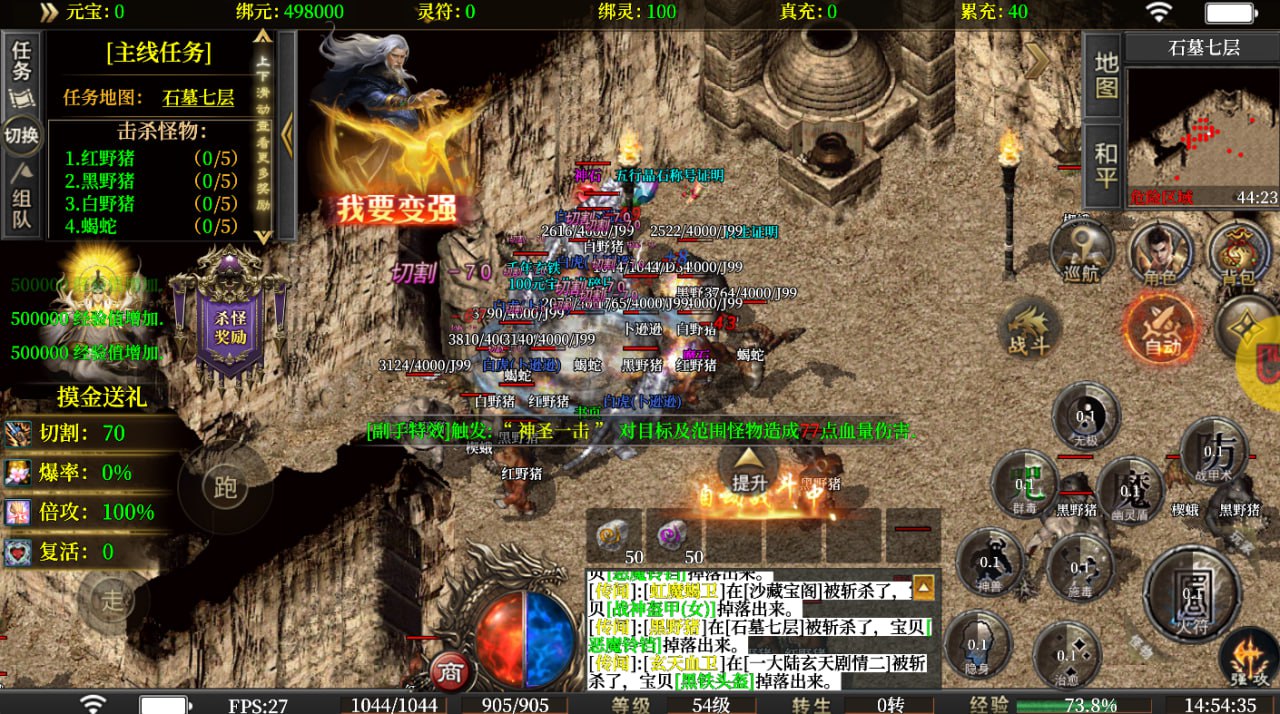Image resolution: width=1280 pixels, height=714 pixels.
Task: Toggle 自动 auto-combat
Action: pos(1161,328)
